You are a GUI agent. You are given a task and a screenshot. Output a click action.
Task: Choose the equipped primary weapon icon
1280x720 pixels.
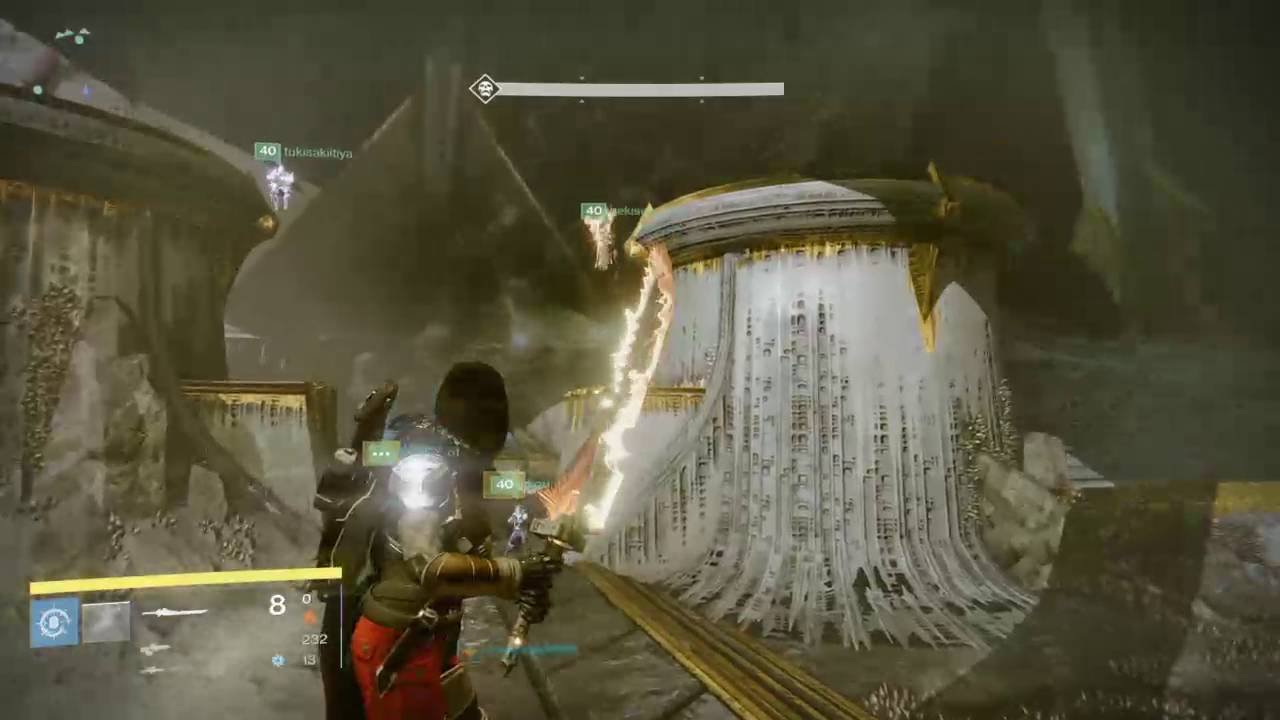pos(175,612)
